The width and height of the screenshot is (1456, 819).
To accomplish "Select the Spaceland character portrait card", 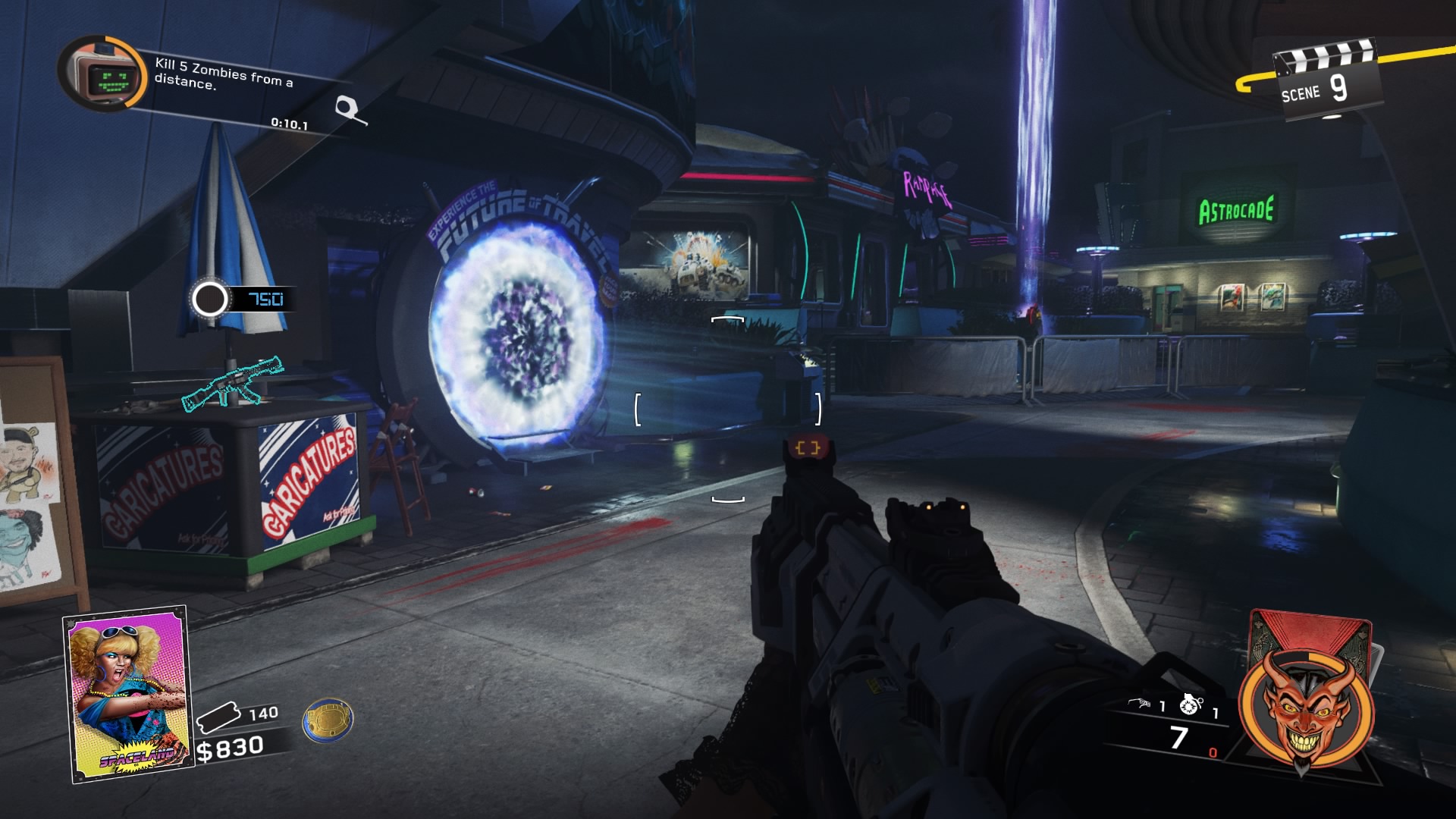I will [x=128, y=694].
